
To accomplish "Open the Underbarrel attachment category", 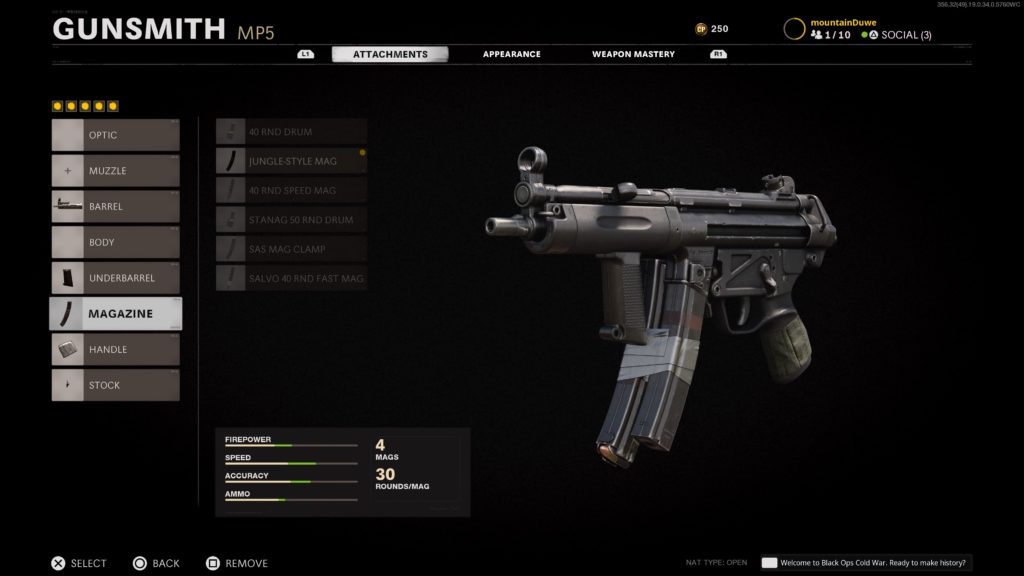I will 116,278.
